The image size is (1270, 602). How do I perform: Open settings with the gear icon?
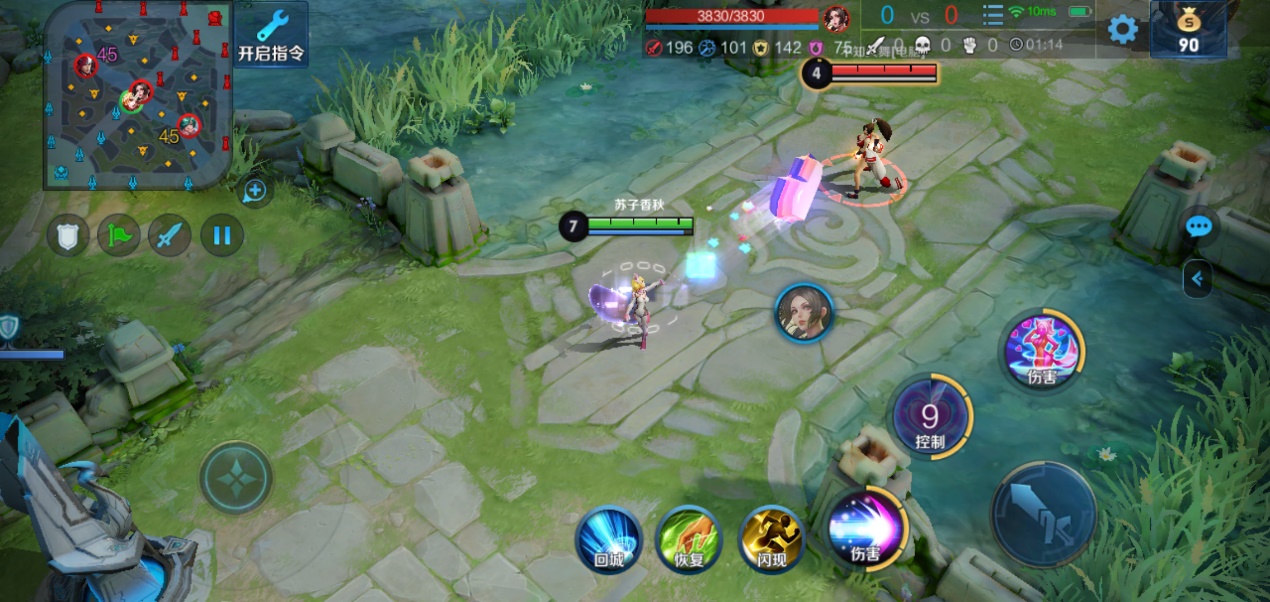(x=1123, y=29)
